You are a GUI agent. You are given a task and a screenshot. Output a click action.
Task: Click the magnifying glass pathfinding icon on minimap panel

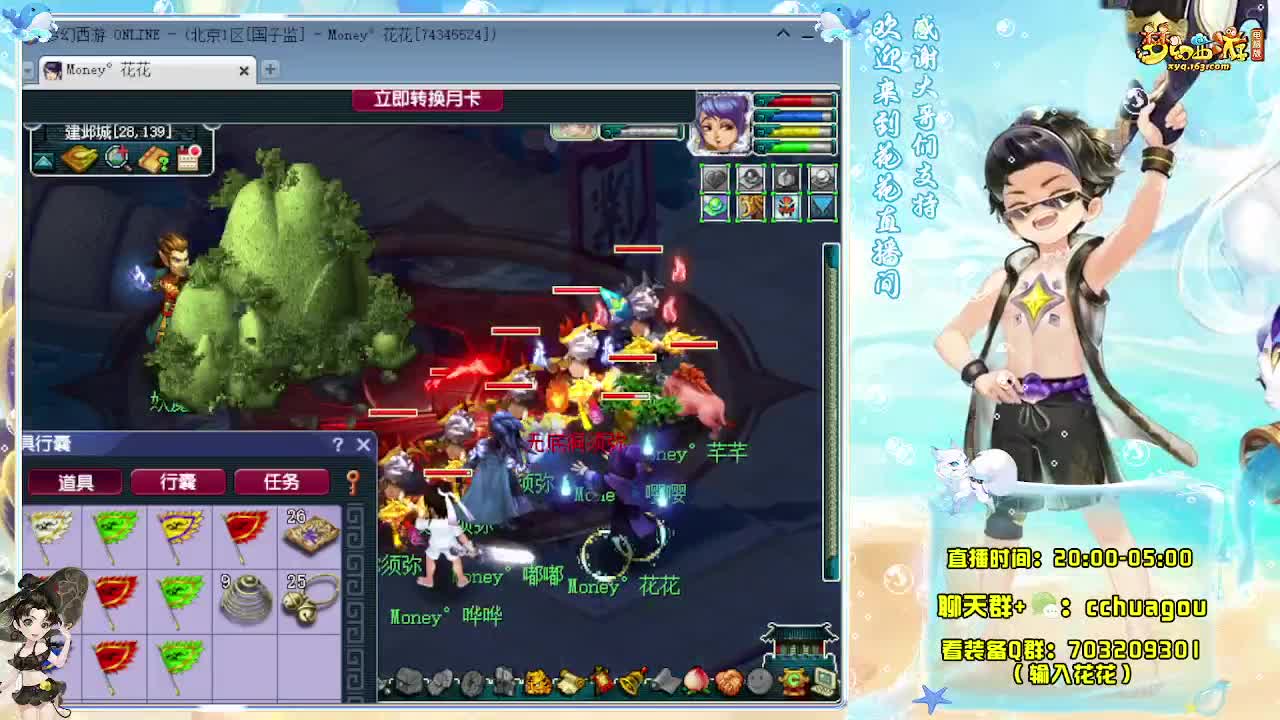click(114, 157)
